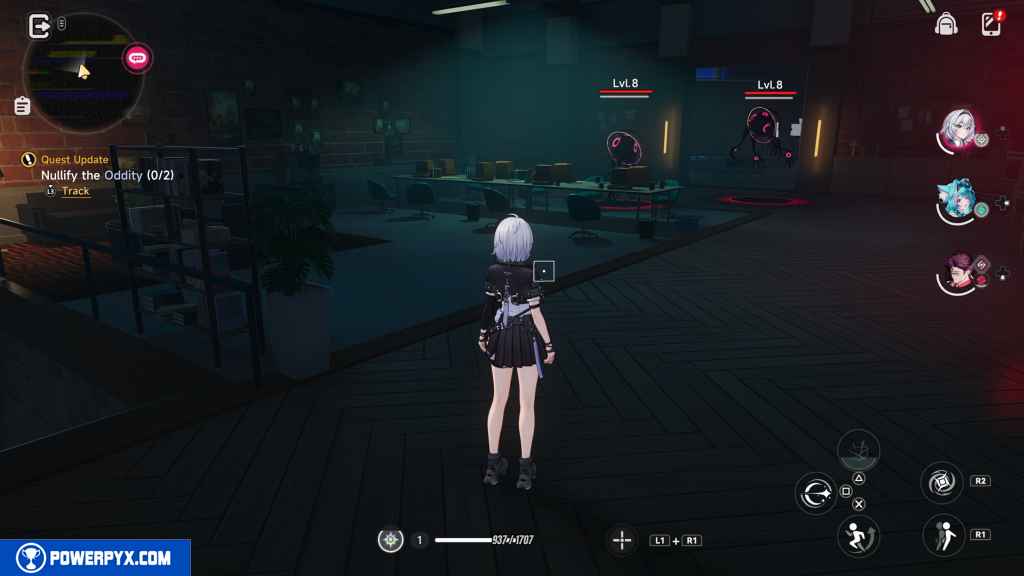
Task: Open the pink chat bubble icon
Action: click(137, 58)
